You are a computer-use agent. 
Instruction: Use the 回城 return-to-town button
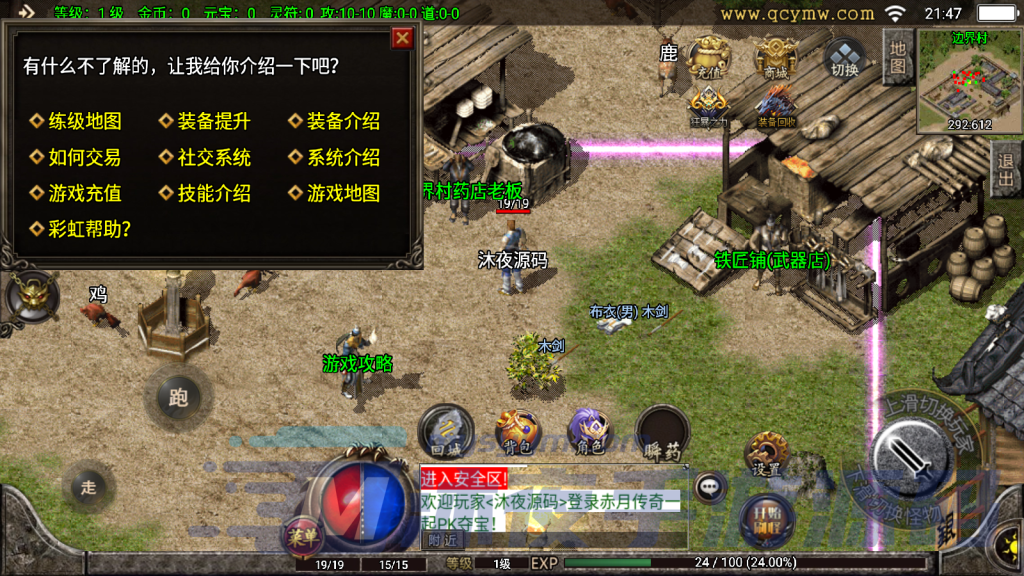[445, 432]
